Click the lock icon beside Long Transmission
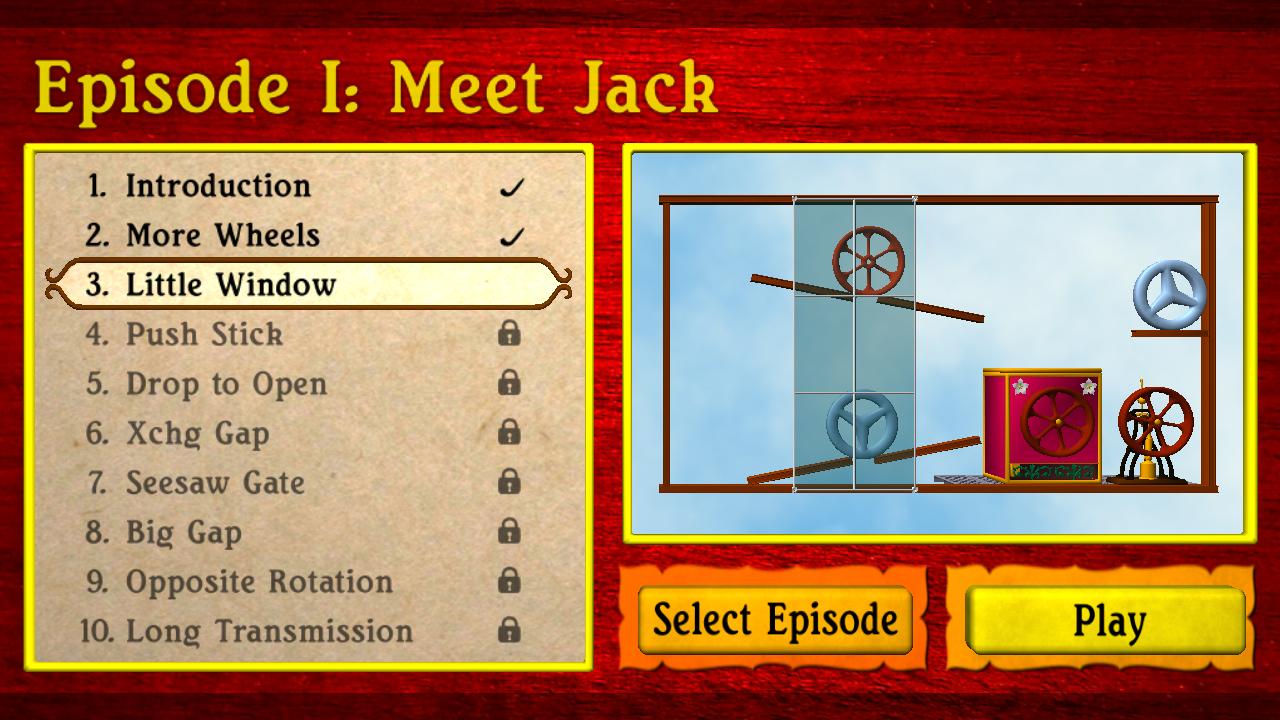 pos(509,631)
